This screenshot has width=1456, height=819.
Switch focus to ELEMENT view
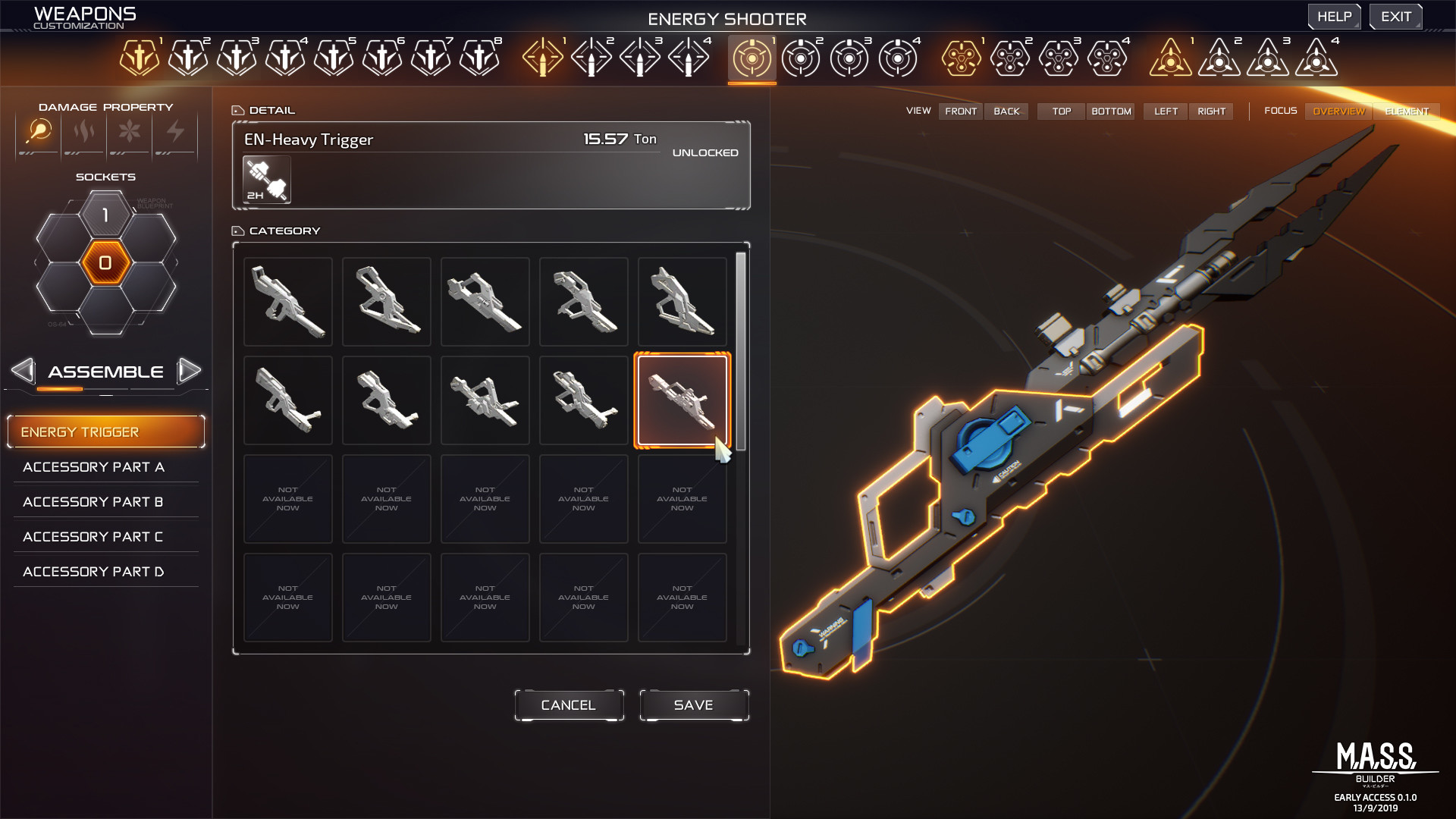point(1407,111)
